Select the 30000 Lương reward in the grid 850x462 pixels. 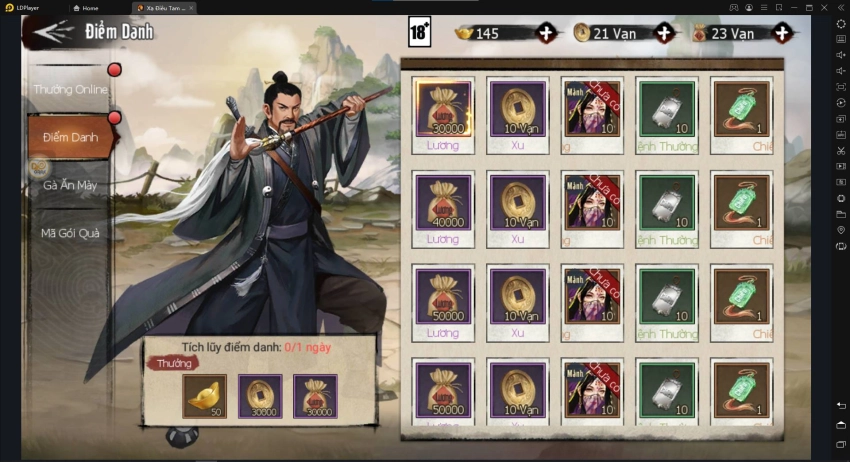[443, 108]
